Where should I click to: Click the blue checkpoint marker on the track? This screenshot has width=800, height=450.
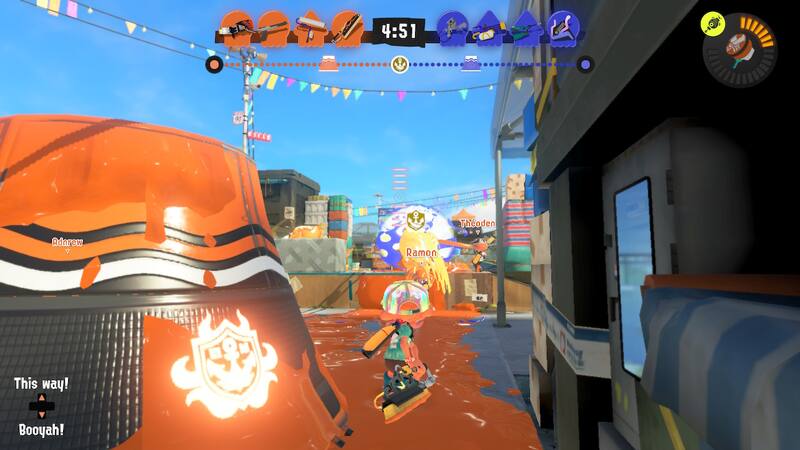click(471, 66)
